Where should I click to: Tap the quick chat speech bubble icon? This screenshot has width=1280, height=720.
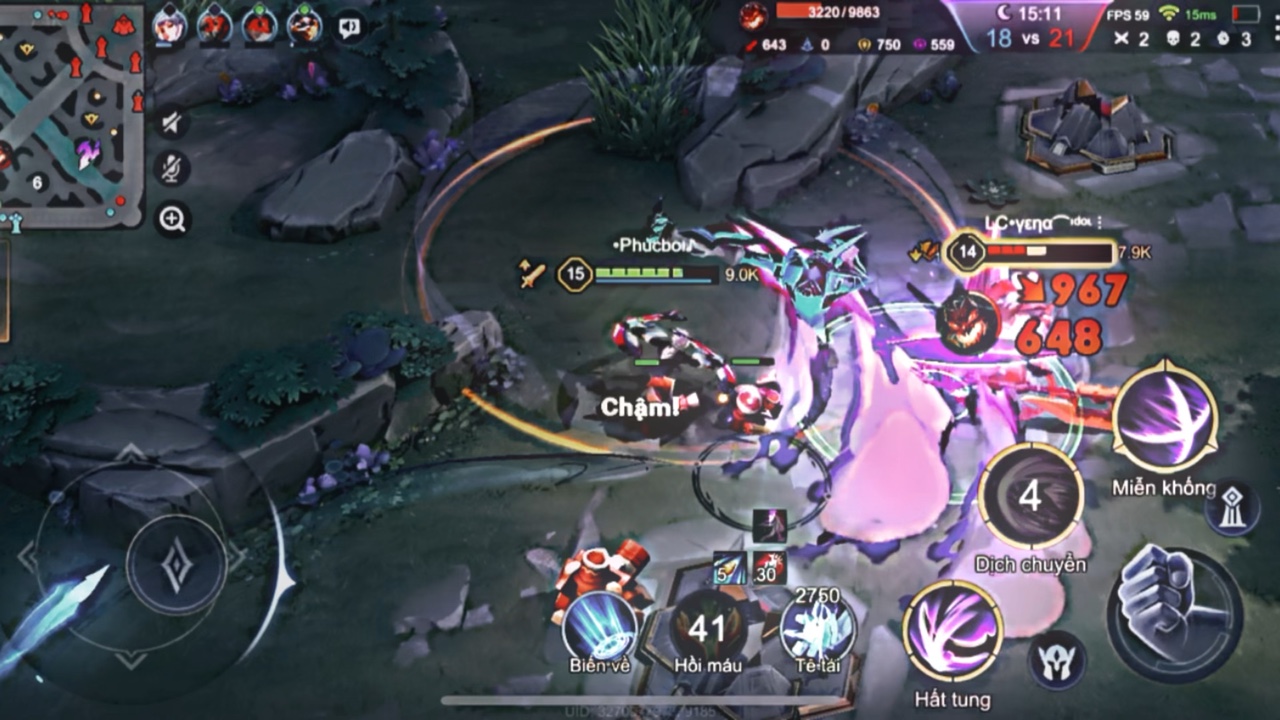[349, 27]
